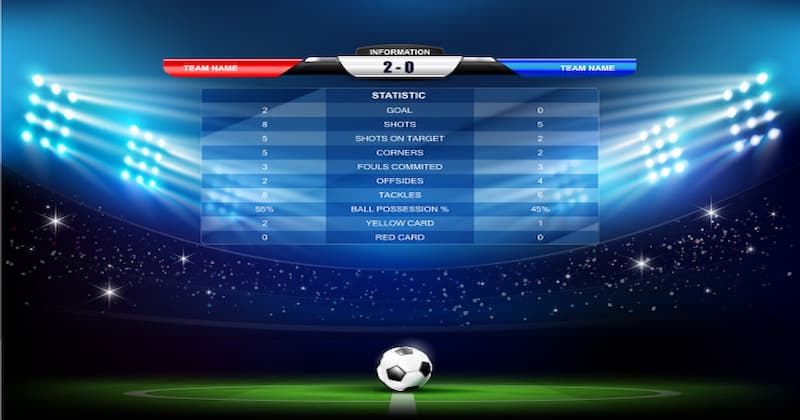Select the Red Card row
The image size is (800, 420).
399,237
